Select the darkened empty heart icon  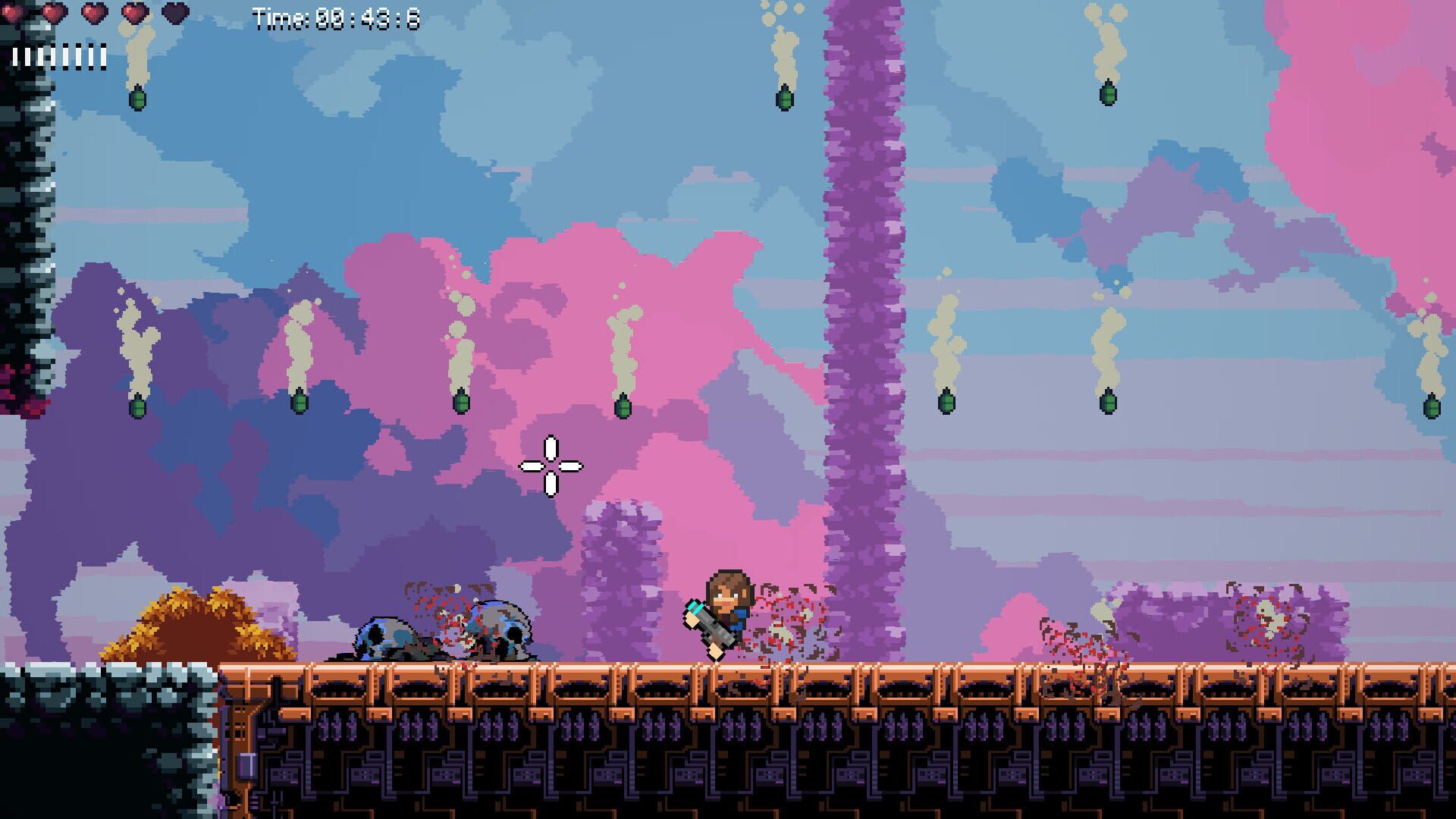point(177,12)
